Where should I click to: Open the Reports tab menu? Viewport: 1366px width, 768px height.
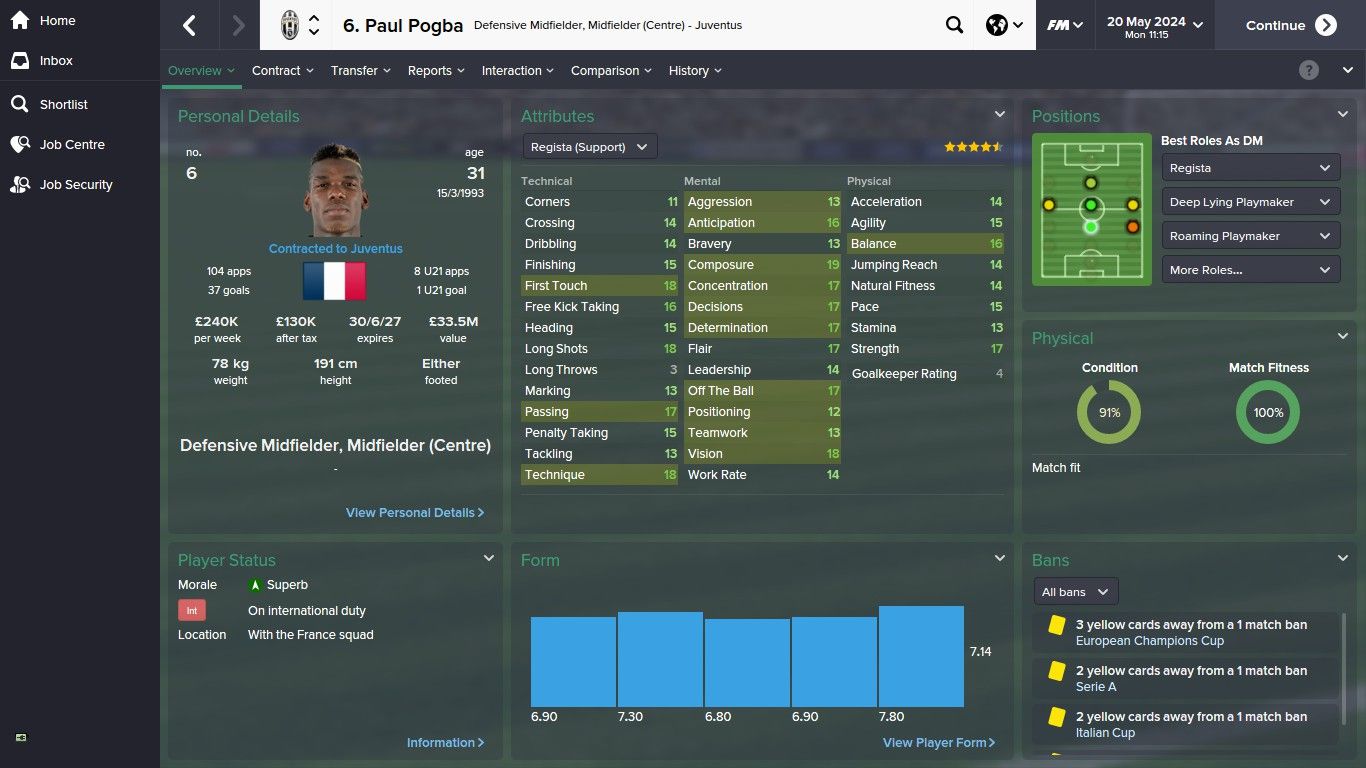point(436,71)
